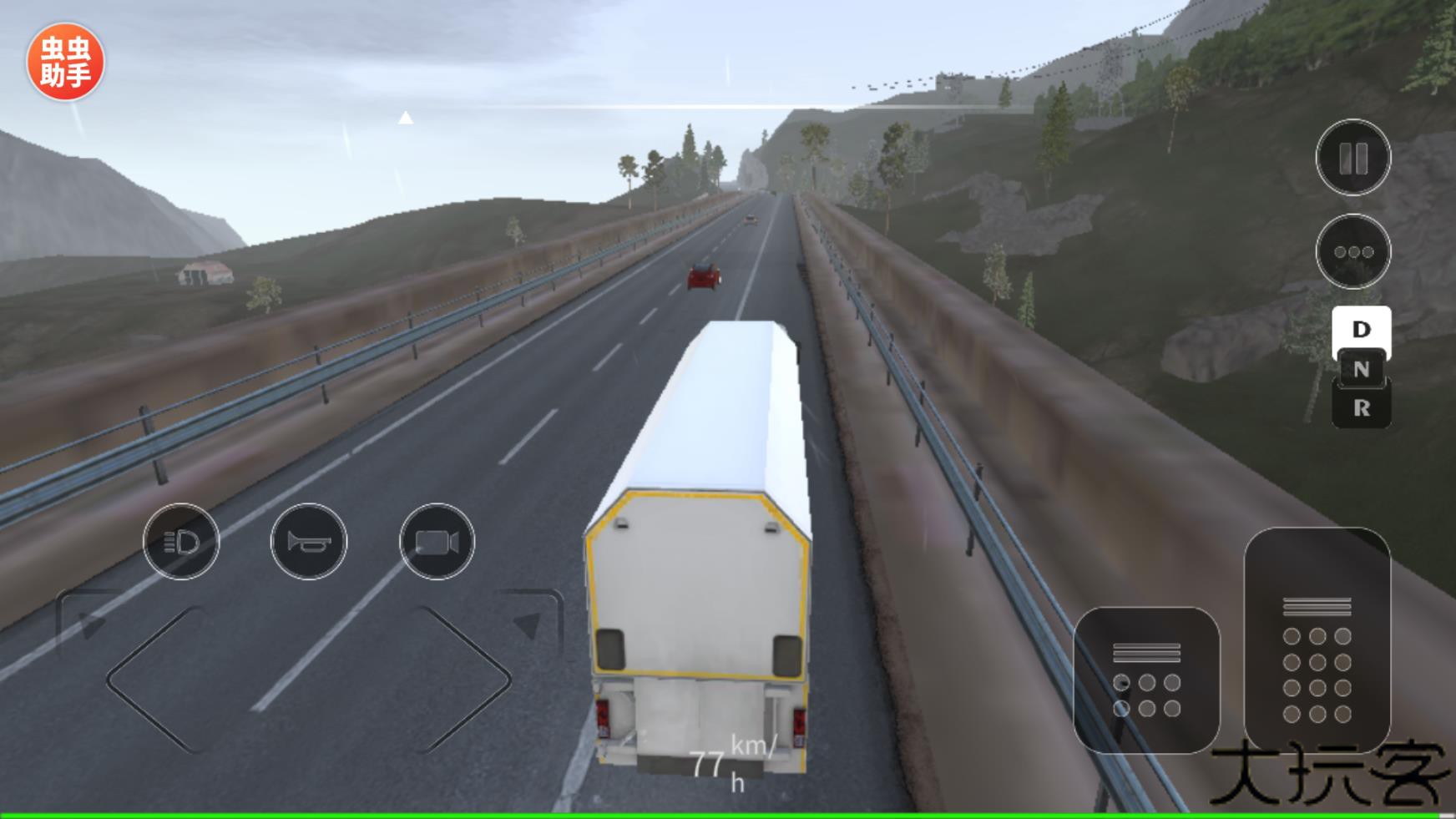1456x819 pixels.
Task: Click the green progress bar at the bottom
Action: pyautogui.click(x=728, y=811)
